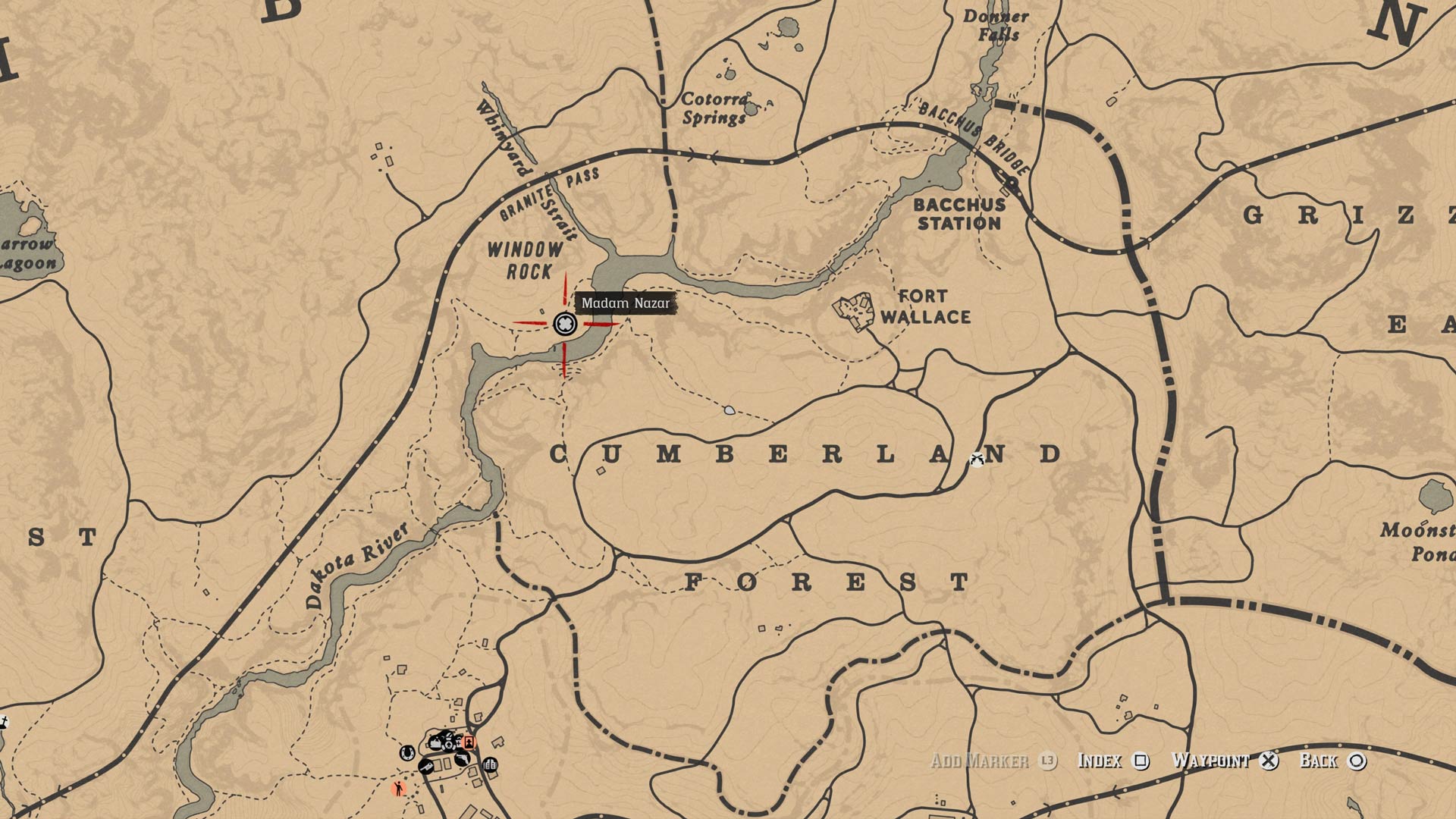Select the orange stranger figure icon southwest of Valentine
This screenshot has width=1456, height=819.
coord(399,789)
